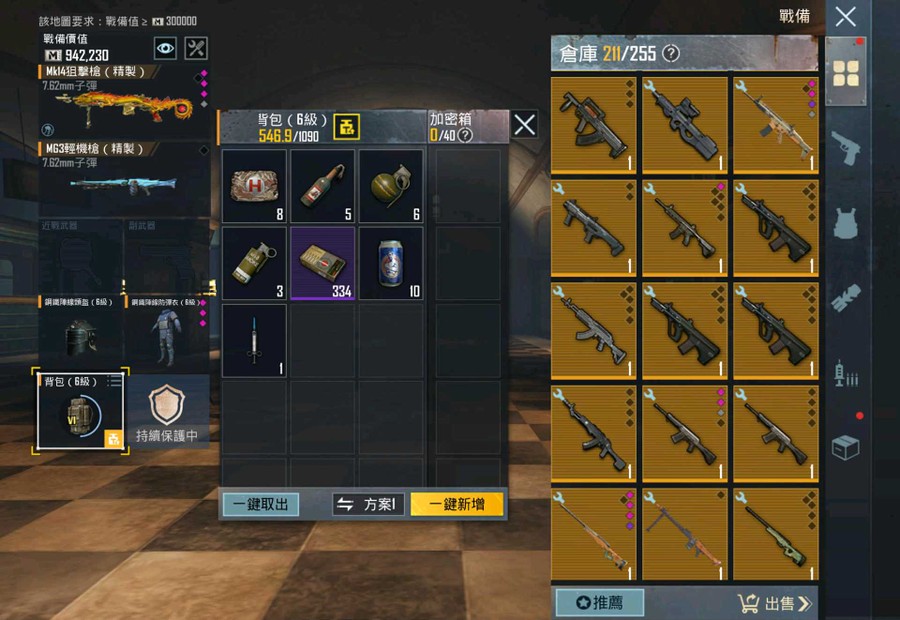Open the 出售 sell menu

(x=775, y=603)
